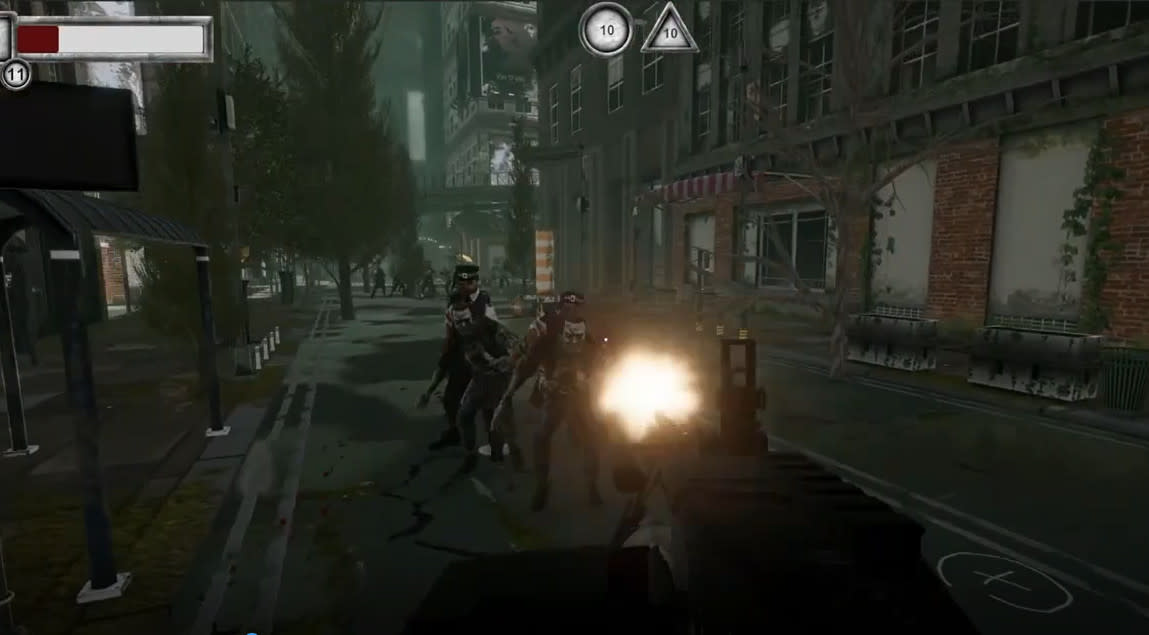The width and height of the screenshot is (1149, 635).
Task: Click the small circle numbered 11
Action: tap(15, 74)
